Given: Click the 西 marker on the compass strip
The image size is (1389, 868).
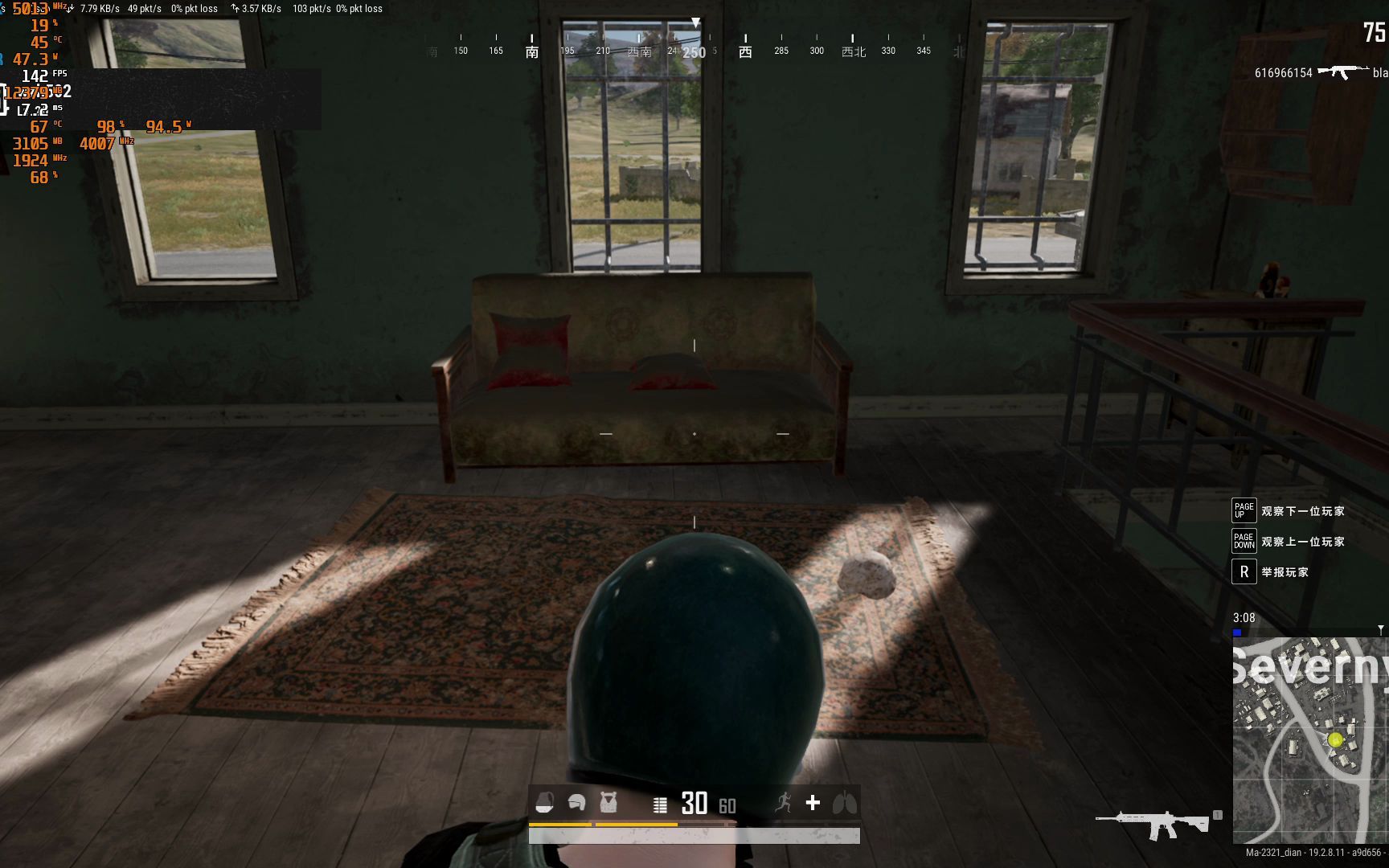Looking at the screenshot, I should click(x=744, y=50).
